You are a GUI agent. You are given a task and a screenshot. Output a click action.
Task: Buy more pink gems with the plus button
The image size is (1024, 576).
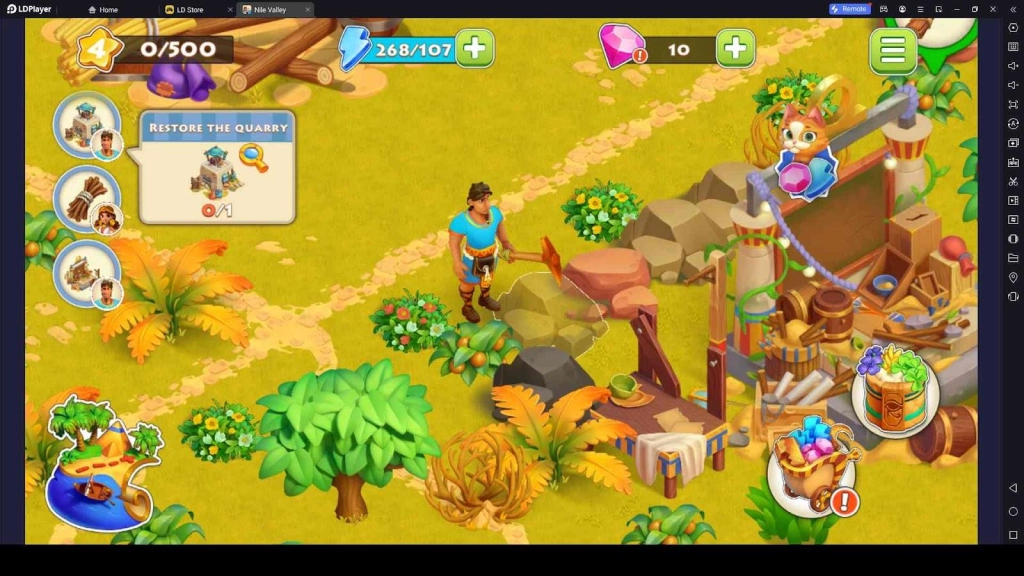(x=735, y=48)
